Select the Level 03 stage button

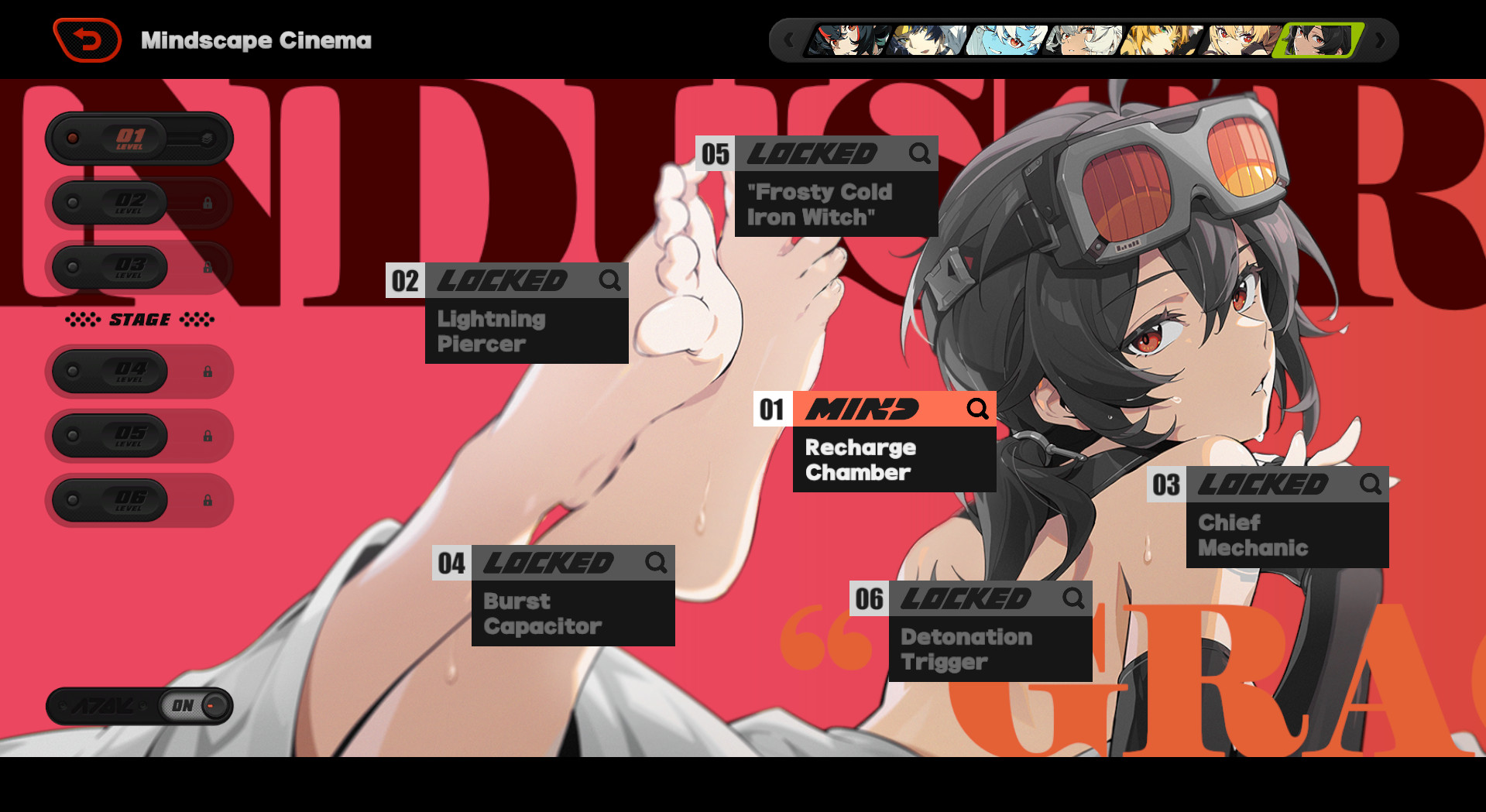(132, 267)
